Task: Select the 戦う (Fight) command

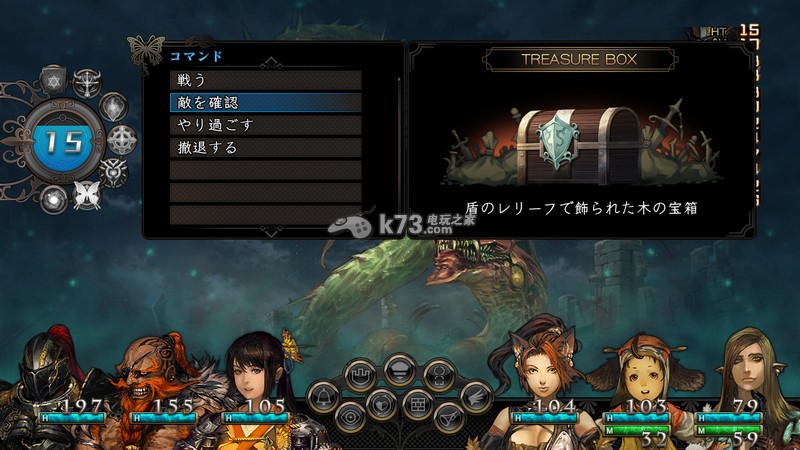Action: 265,80
